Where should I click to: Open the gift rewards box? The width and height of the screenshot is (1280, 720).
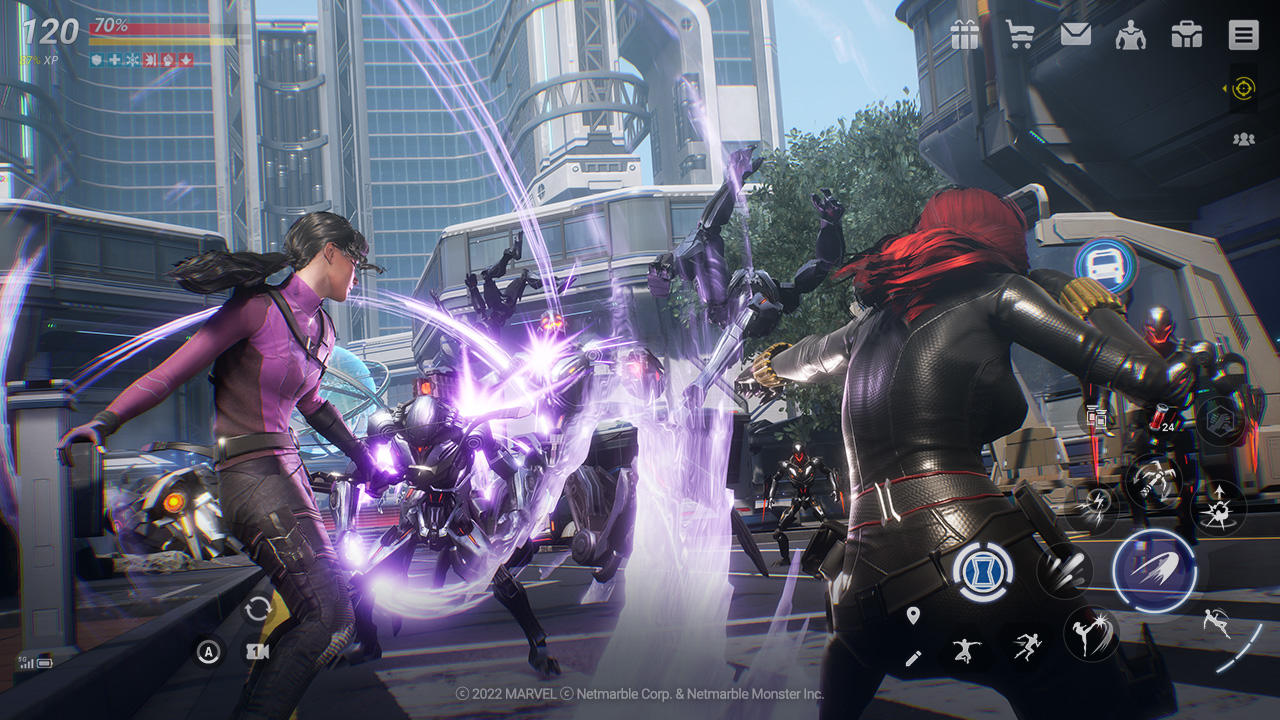click(x=966, y=36)
